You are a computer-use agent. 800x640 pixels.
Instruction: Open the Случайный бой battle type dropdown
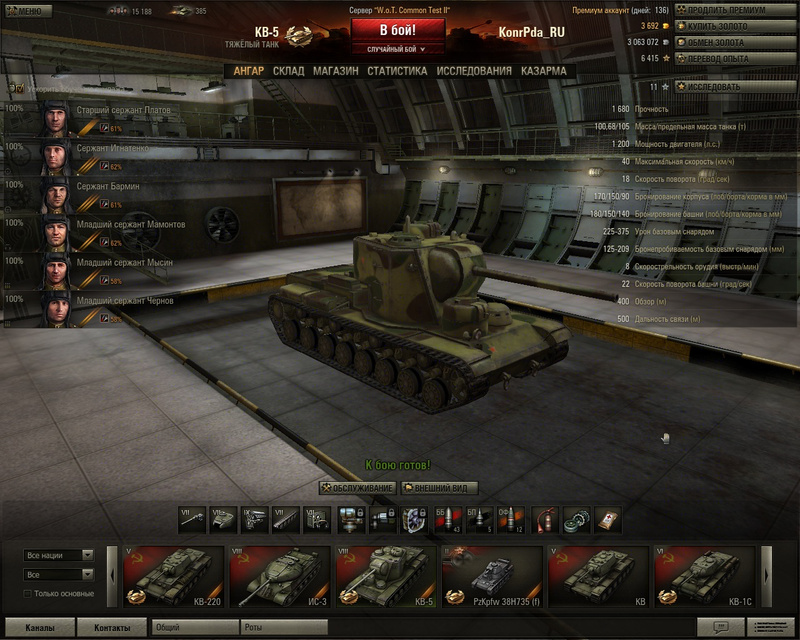point(397,48)
